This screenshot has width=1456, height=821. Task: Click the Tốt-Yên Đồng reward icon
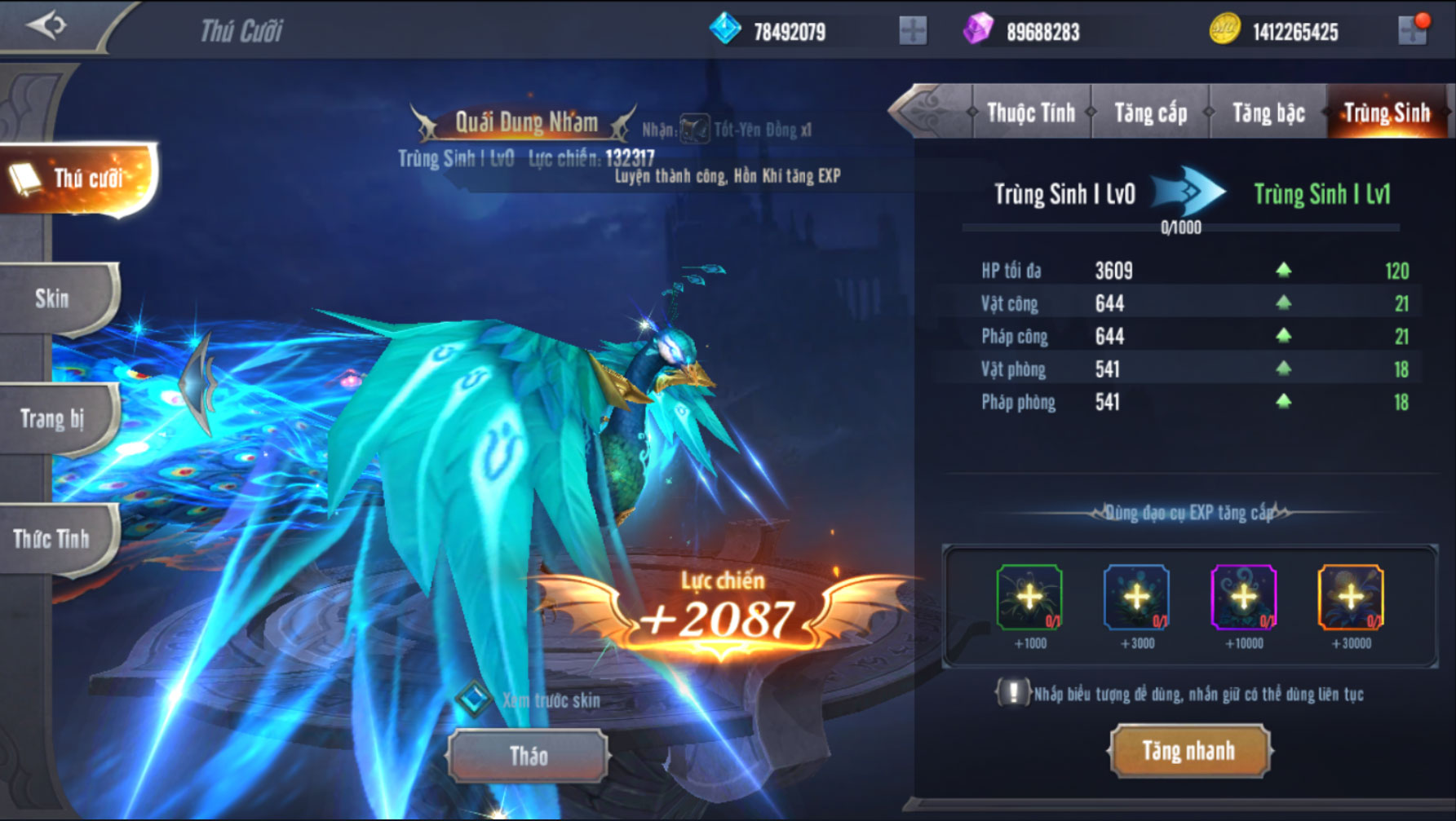tap(694, 130)
